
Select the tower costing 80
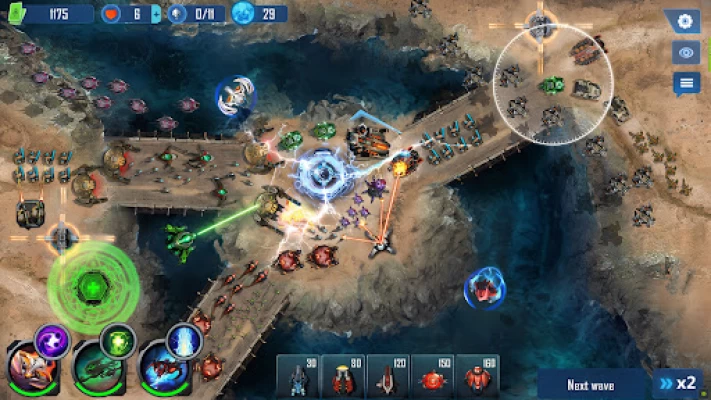[x=342, y=375]
